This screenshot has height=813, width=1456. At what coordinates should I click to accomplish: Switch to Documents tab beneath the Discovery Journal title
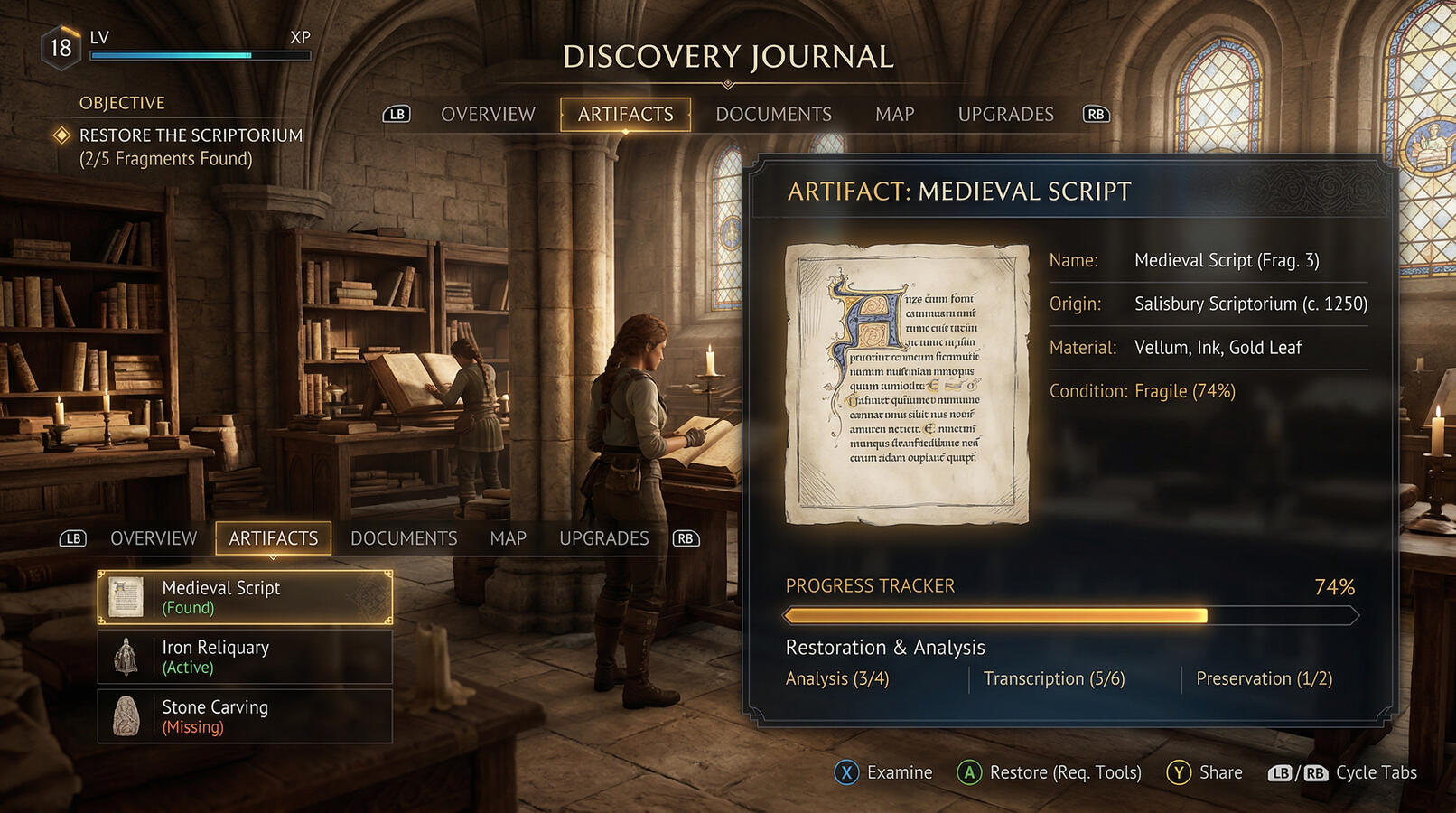point(773,115)
